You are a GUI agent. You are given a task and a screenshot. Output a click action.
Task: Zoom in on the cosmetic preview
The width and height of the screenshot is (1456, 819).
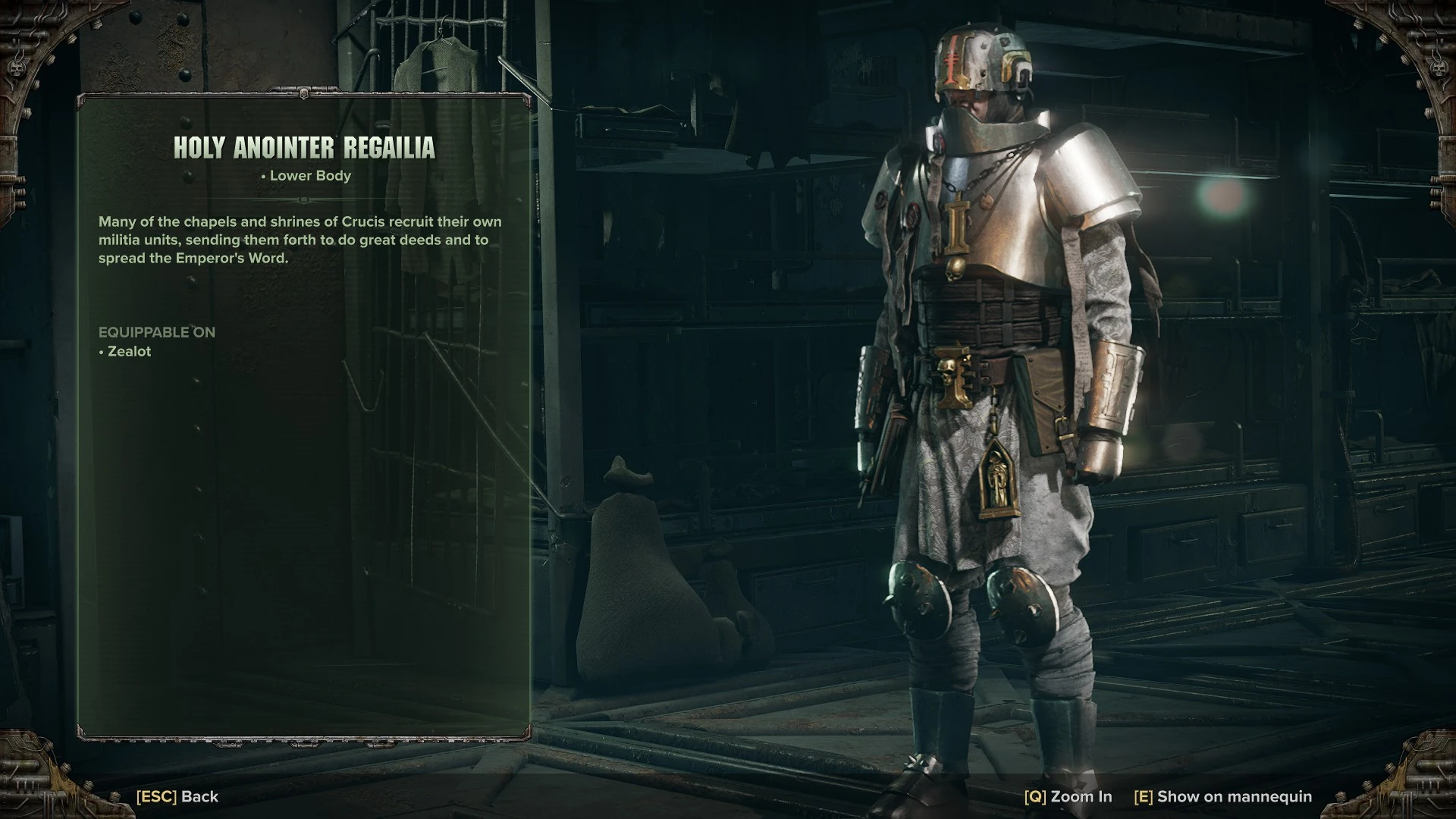(1068, 796)
